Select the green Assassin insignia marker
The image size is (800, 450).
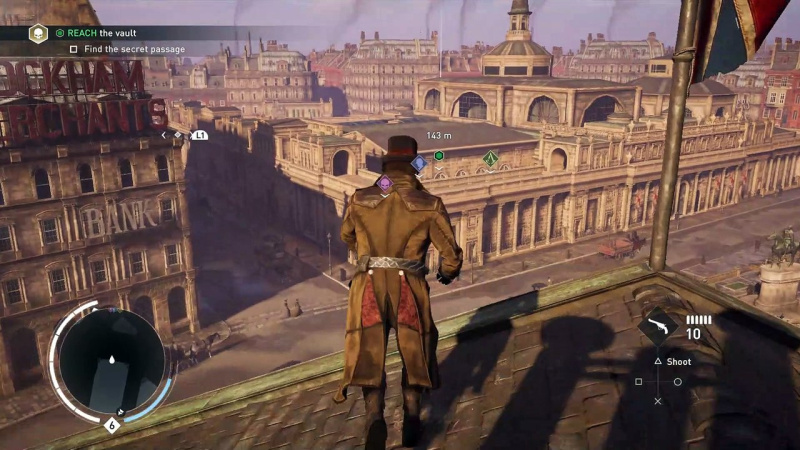(x=490, y=158)
